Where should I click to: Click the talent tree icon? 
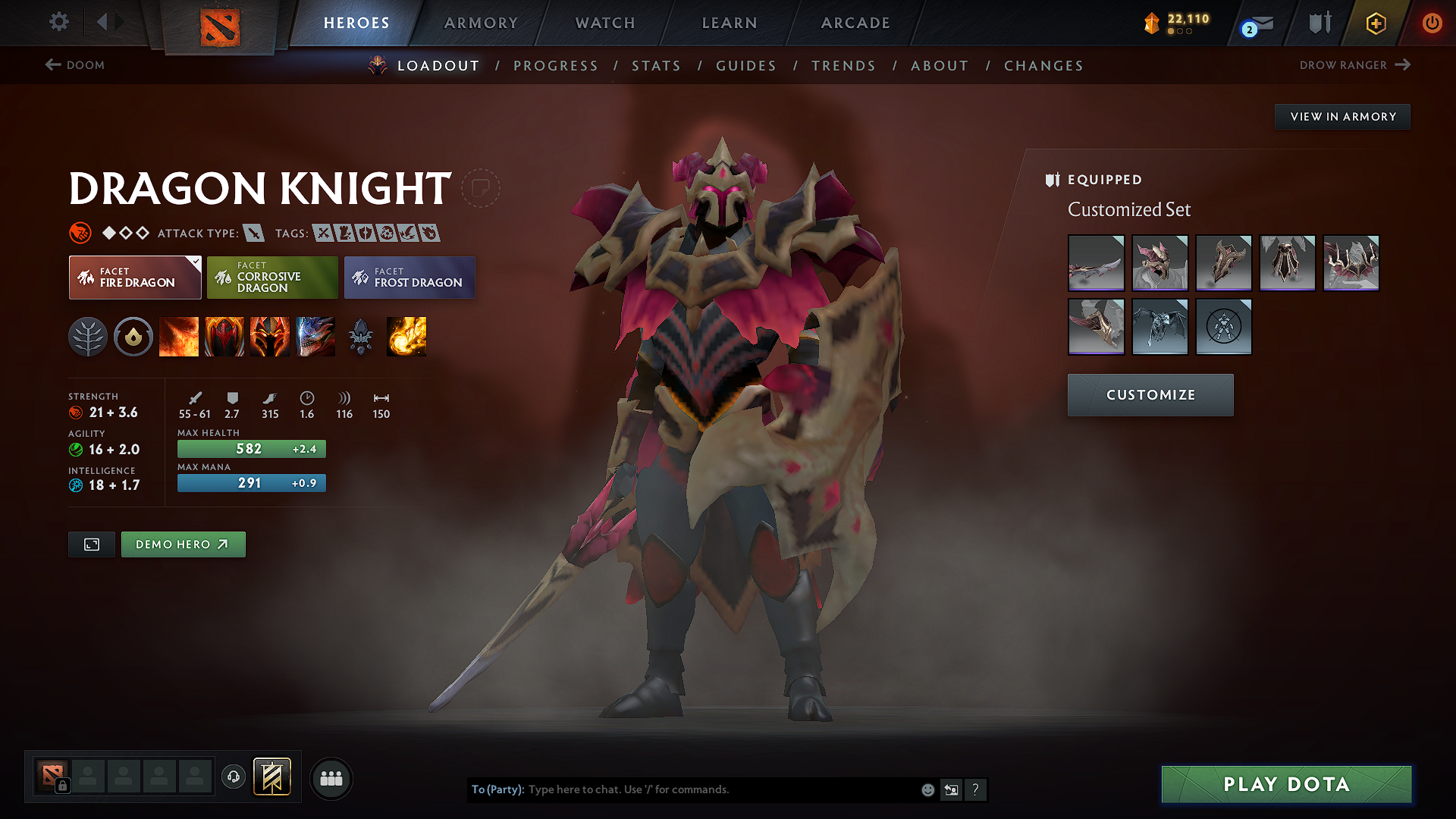coord(88,337)
